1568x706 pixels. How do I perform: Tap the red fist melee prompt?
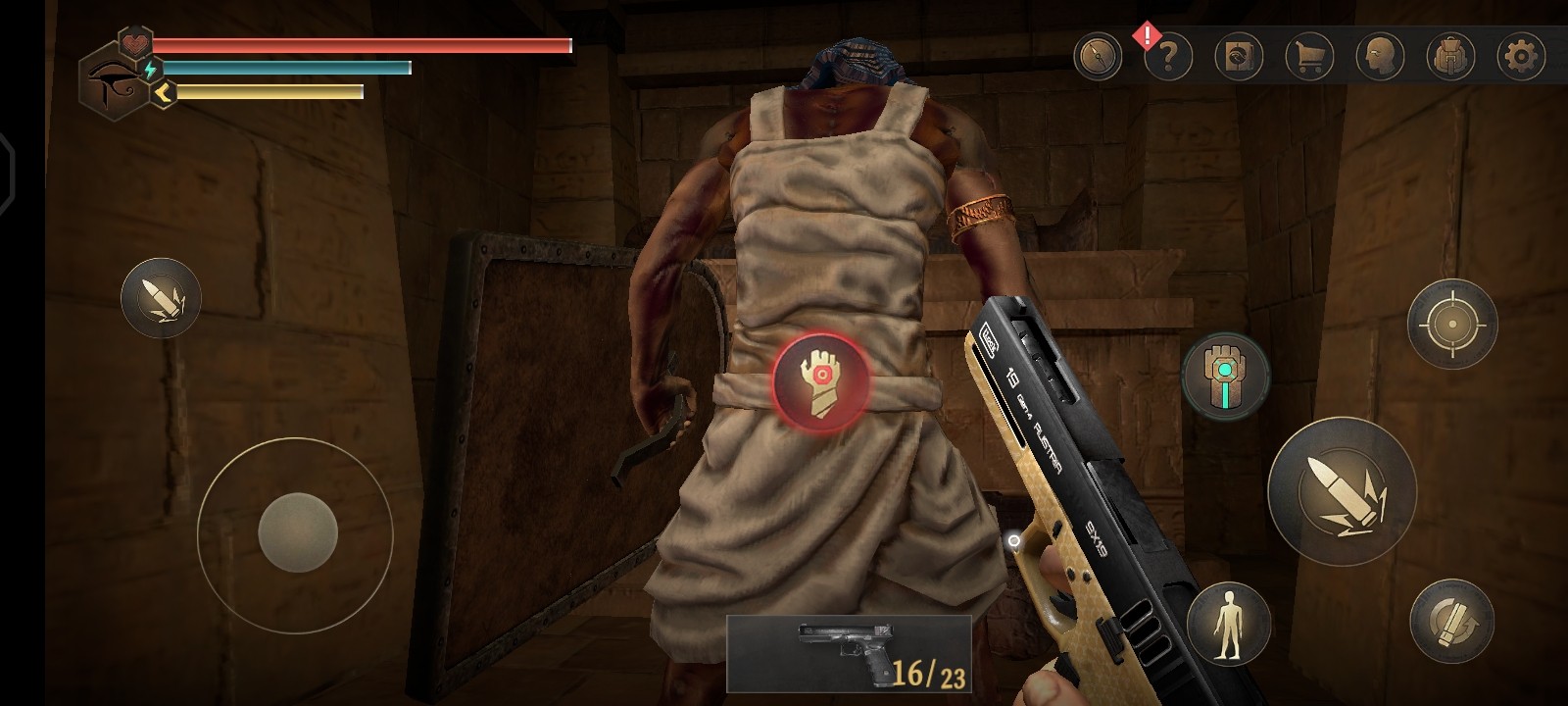[x=820, y=381]
